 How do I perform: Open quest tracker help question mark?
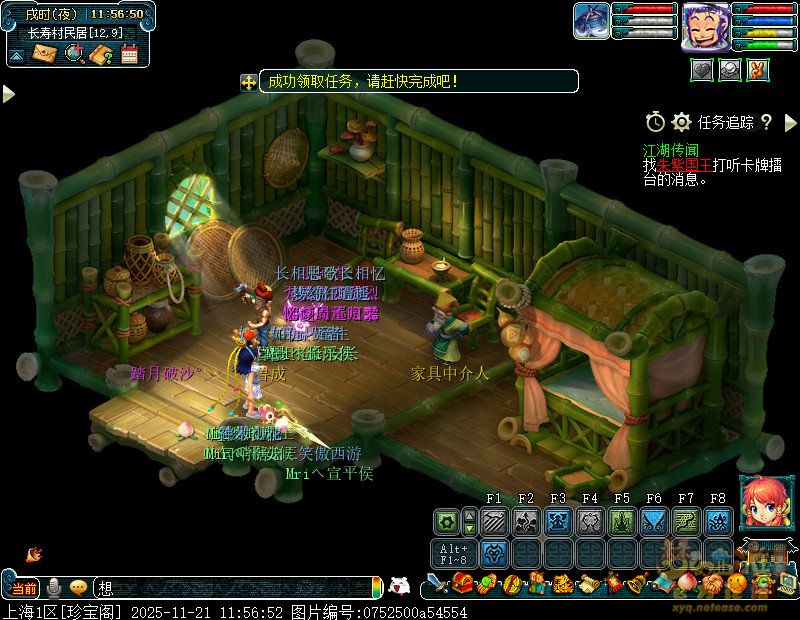point(766,122)
